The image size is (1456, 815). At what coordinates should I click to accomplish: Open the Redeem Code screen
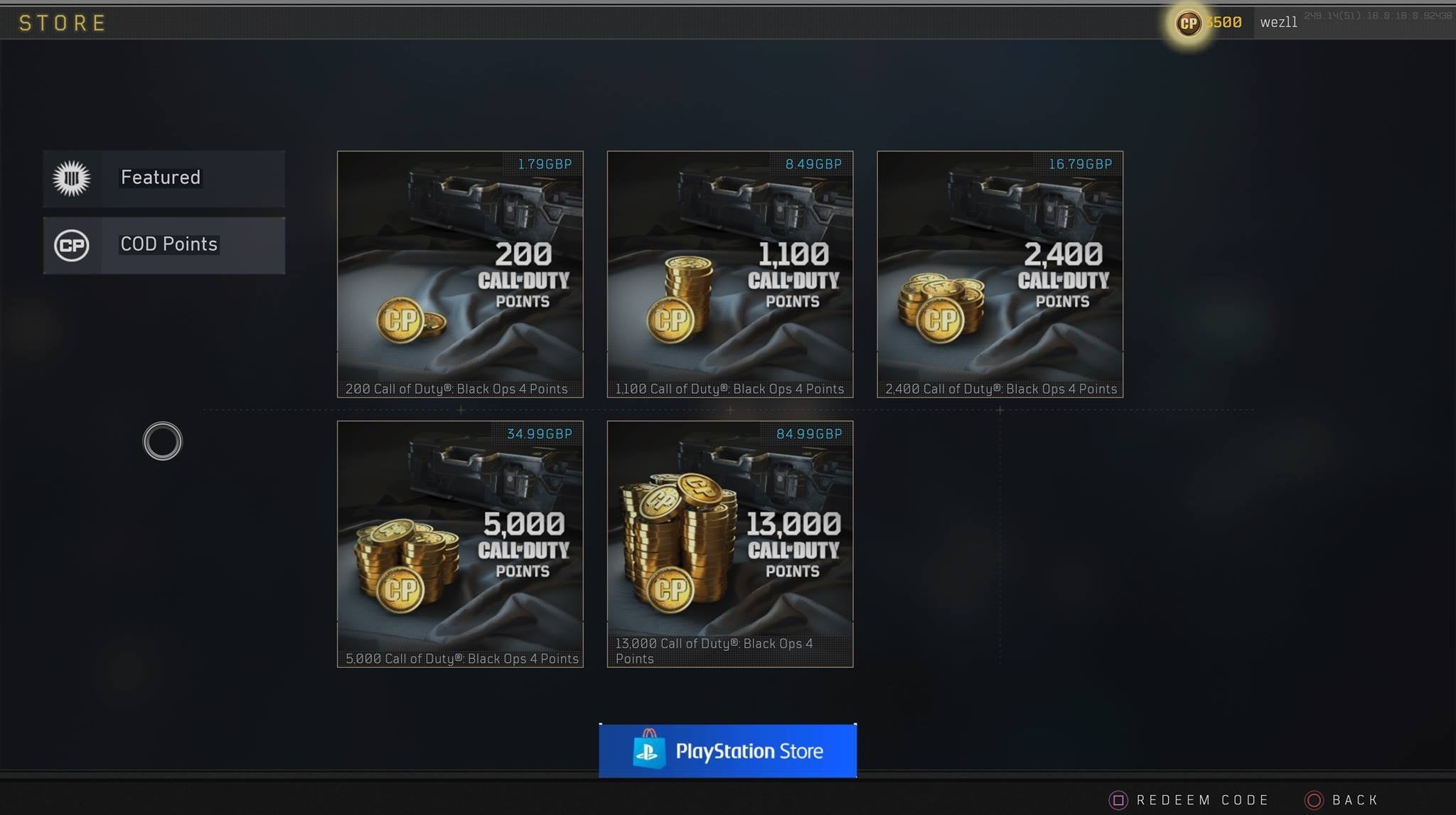pos(1201,799)
